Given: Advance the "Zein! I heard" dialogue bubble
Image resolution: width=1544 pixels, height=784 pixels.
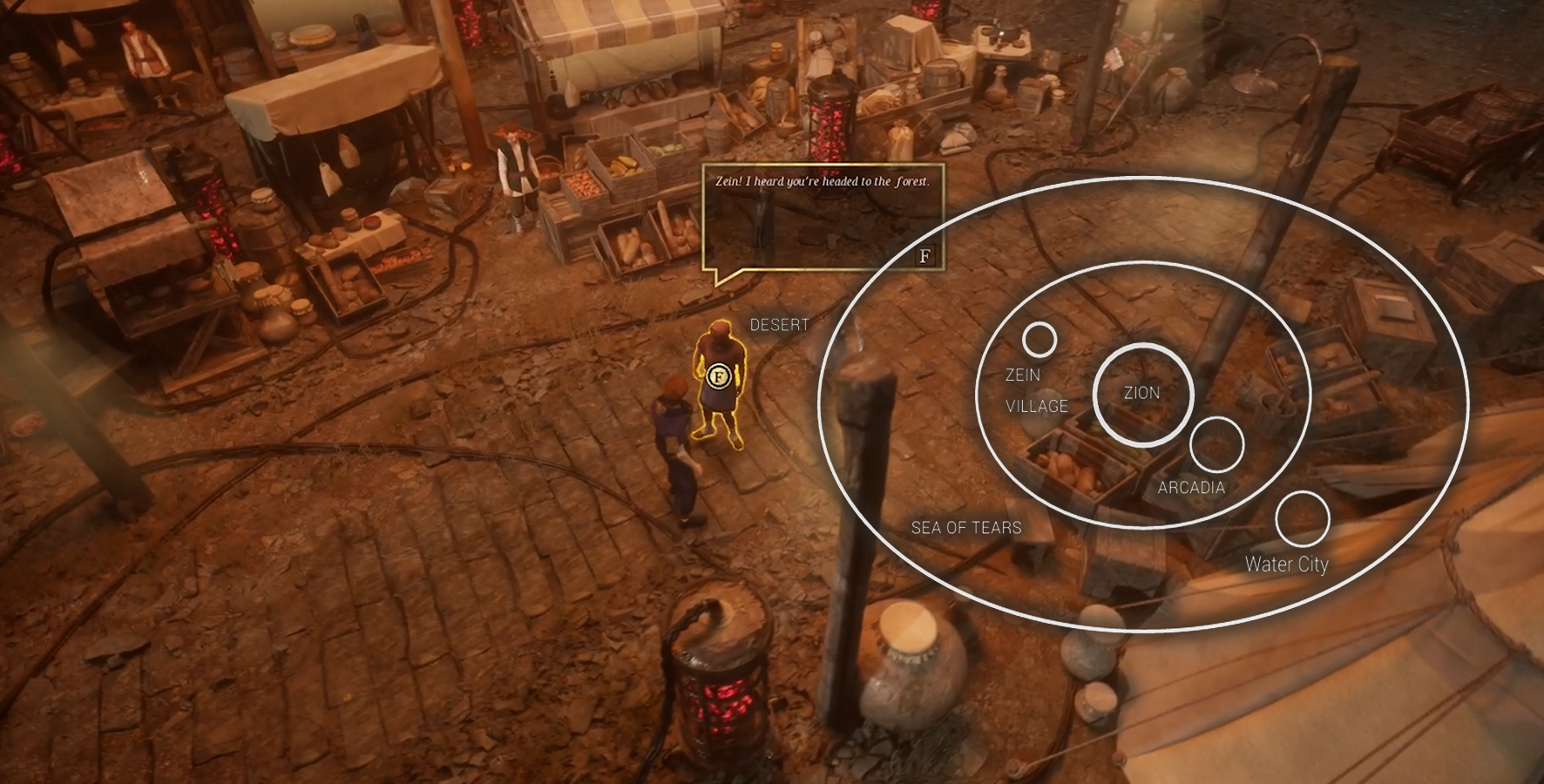Looking at the screenshot, I should 924,256.
